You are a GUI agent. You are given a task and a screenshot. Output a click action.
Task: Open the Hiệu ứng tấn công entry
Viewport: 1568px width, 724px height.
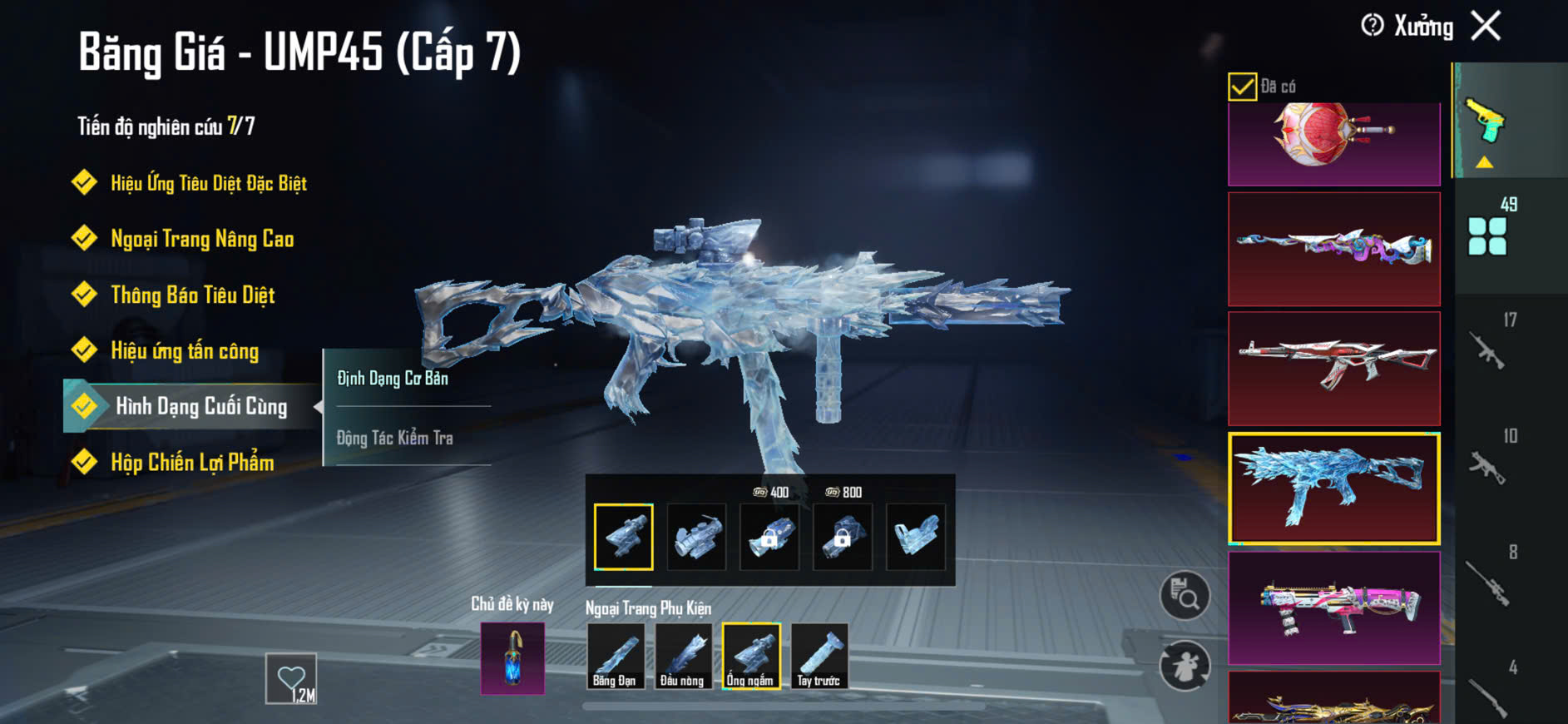185,351
